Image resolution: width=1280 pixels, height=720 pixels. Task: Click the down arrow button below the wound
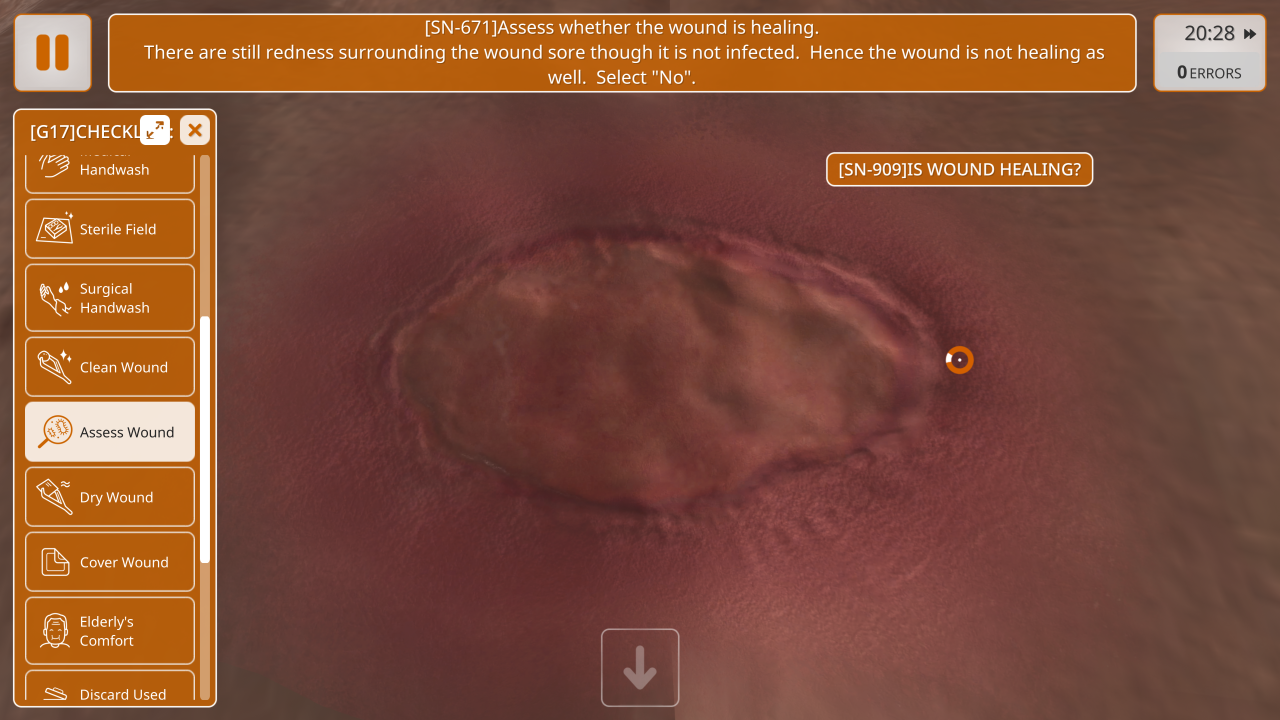(640, 668)
